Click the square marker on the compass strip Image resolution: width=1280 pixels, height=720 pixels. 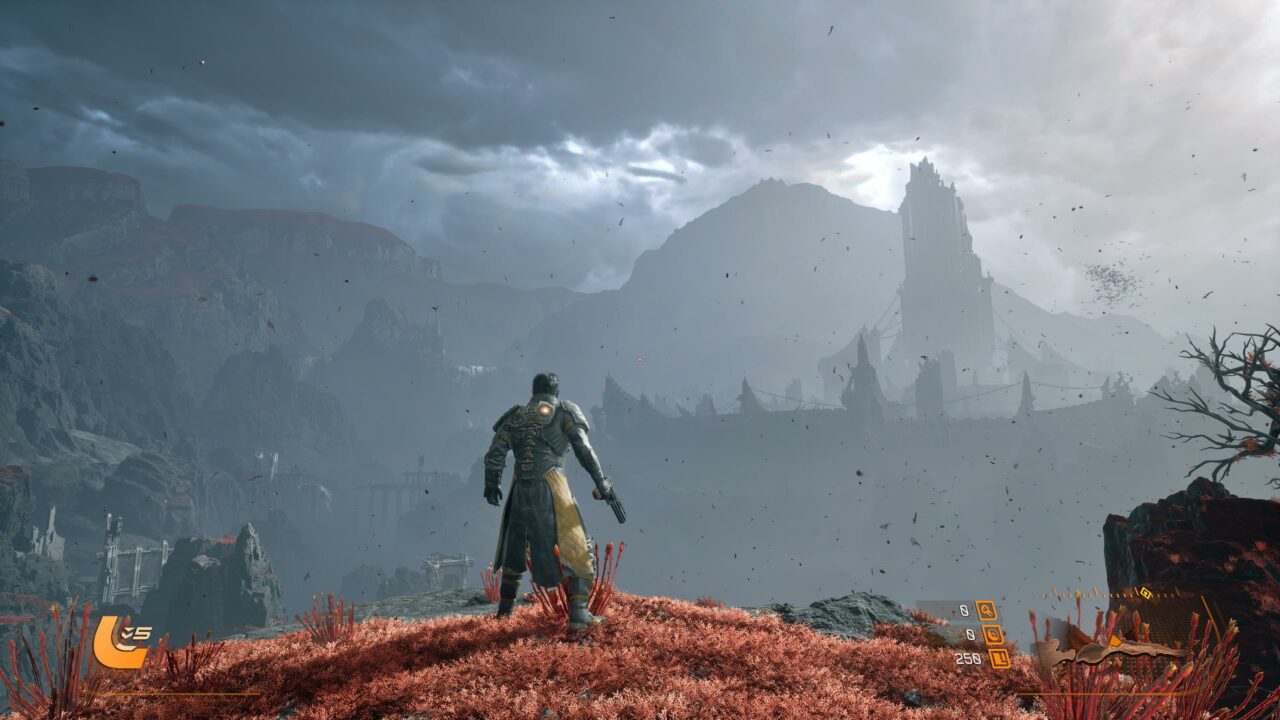[1146, 593]
